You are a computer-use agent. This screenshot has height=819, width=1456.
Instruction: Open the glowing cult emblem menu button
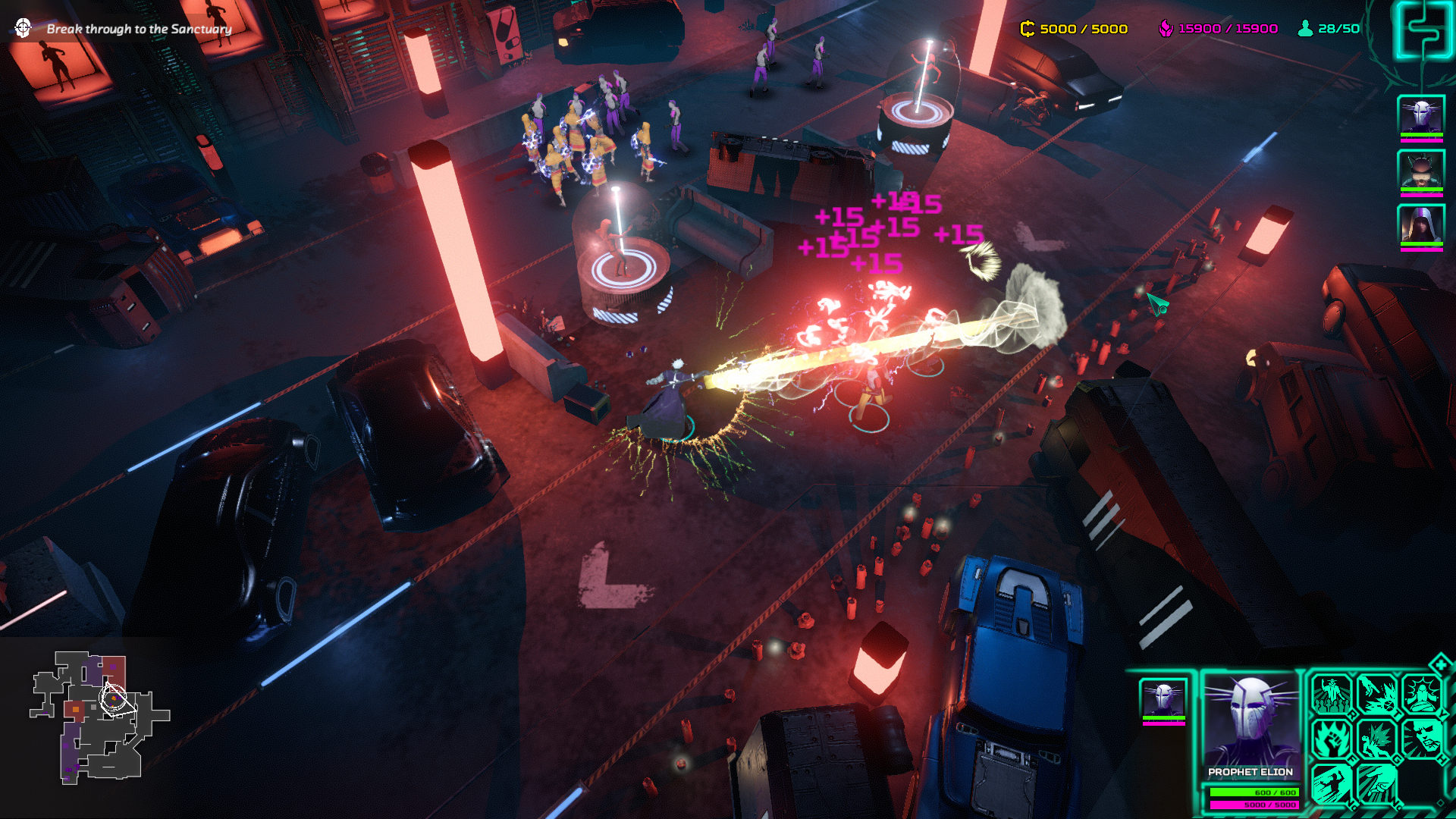point(1423,30)
